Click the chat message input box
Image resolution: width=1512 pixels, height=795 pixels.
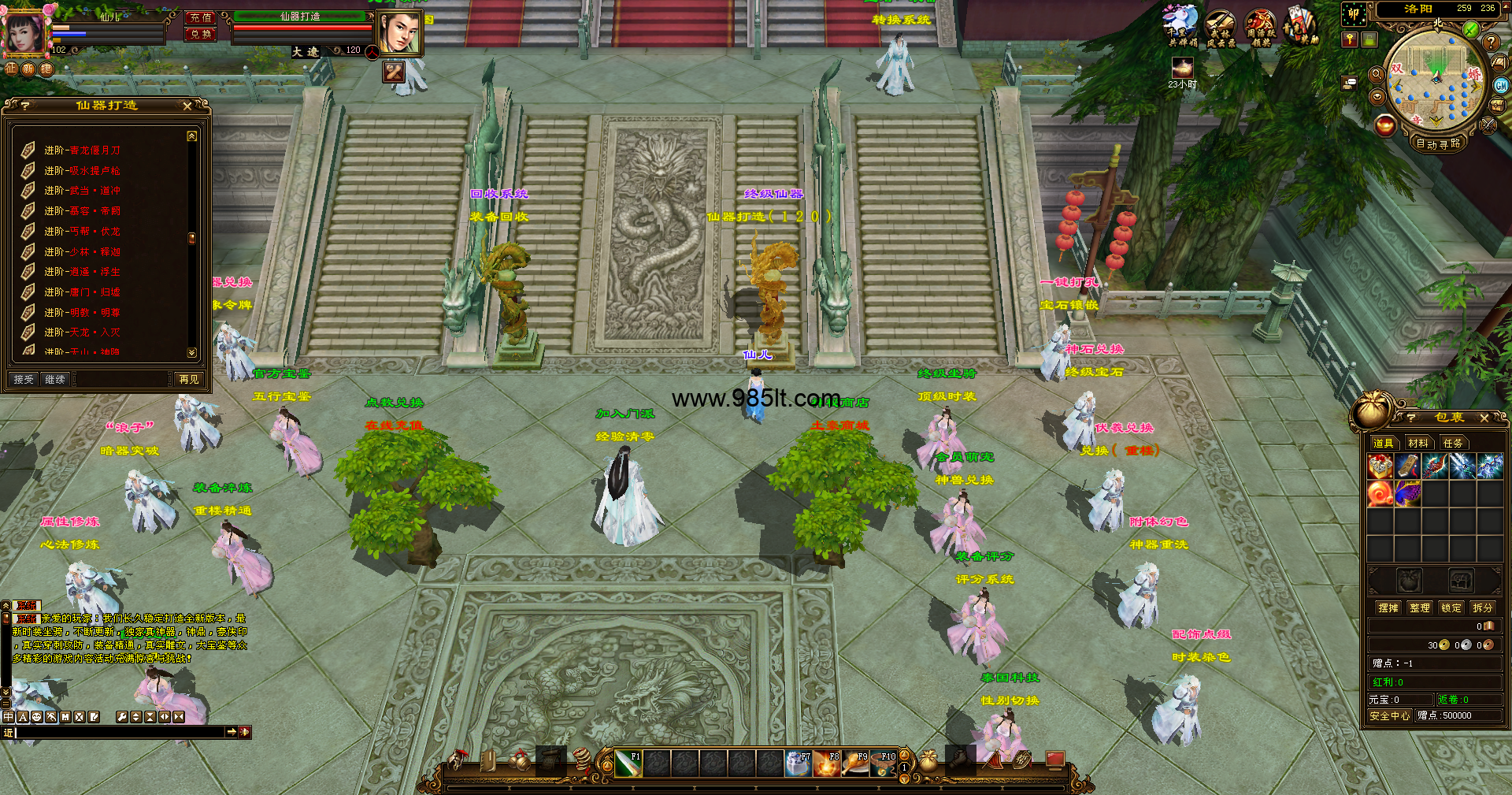coord(118,732)
